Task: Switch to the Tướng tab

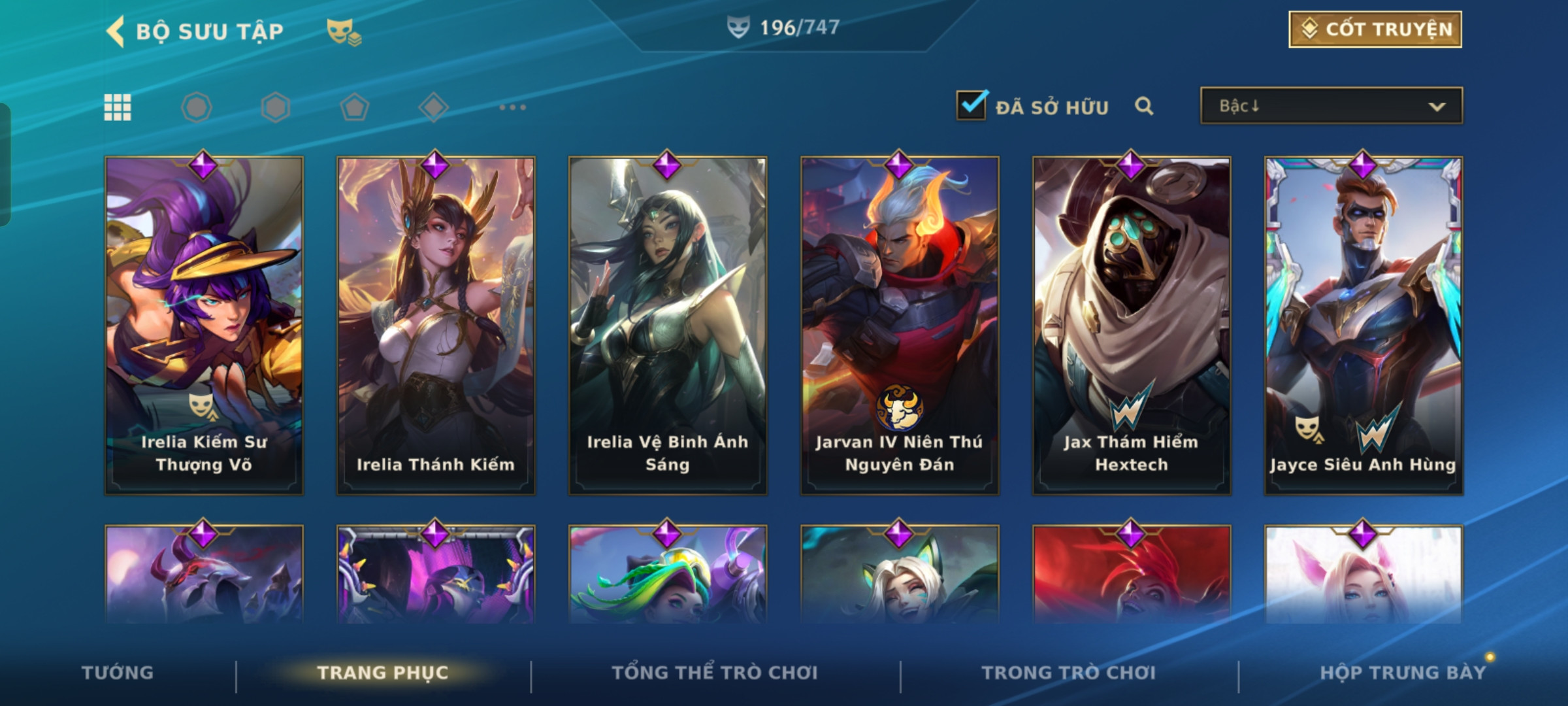Action: (118, 673)
